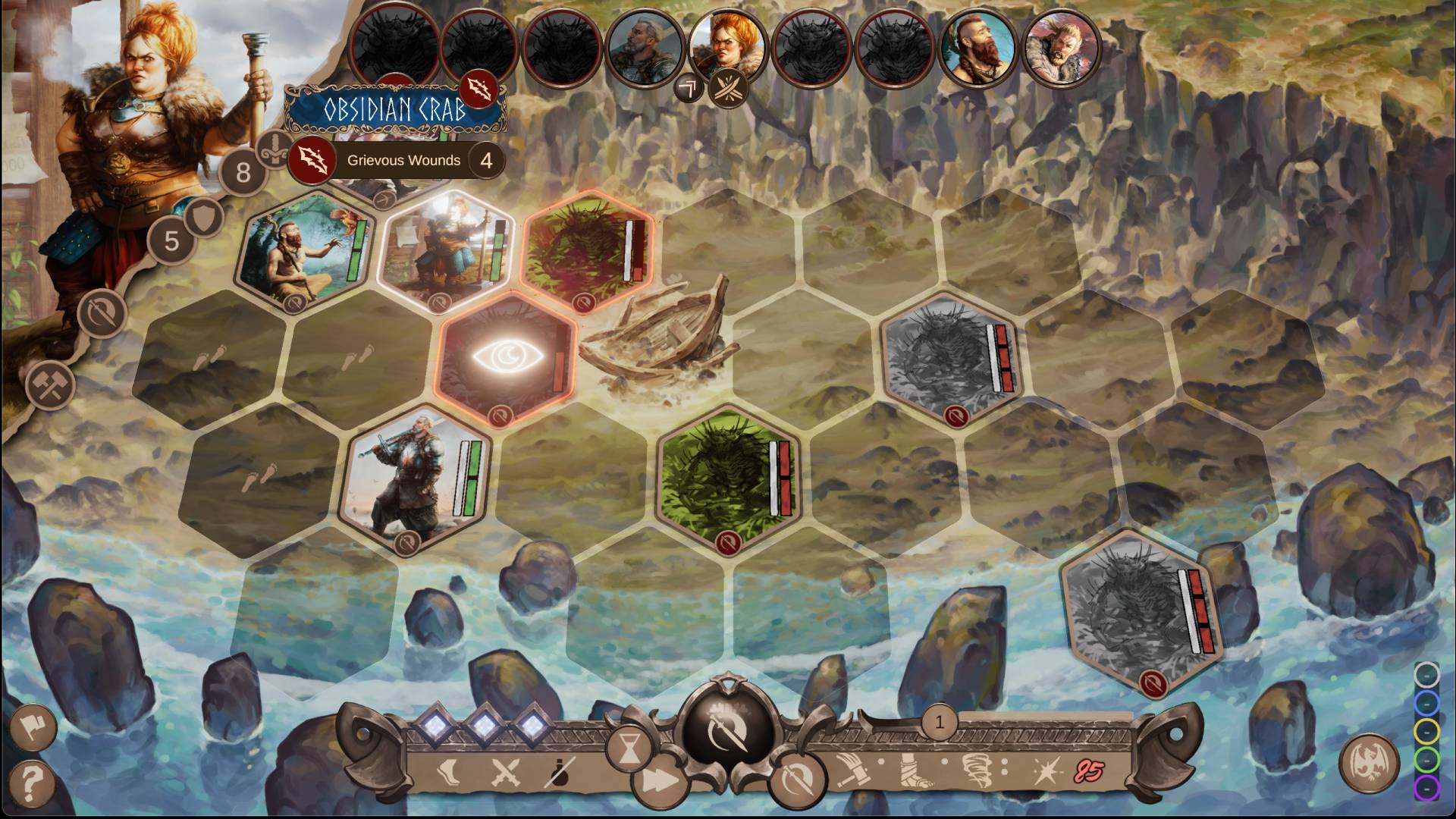
Task: Select the green-haired hero portrait in turn order
Action: (978, 47)
